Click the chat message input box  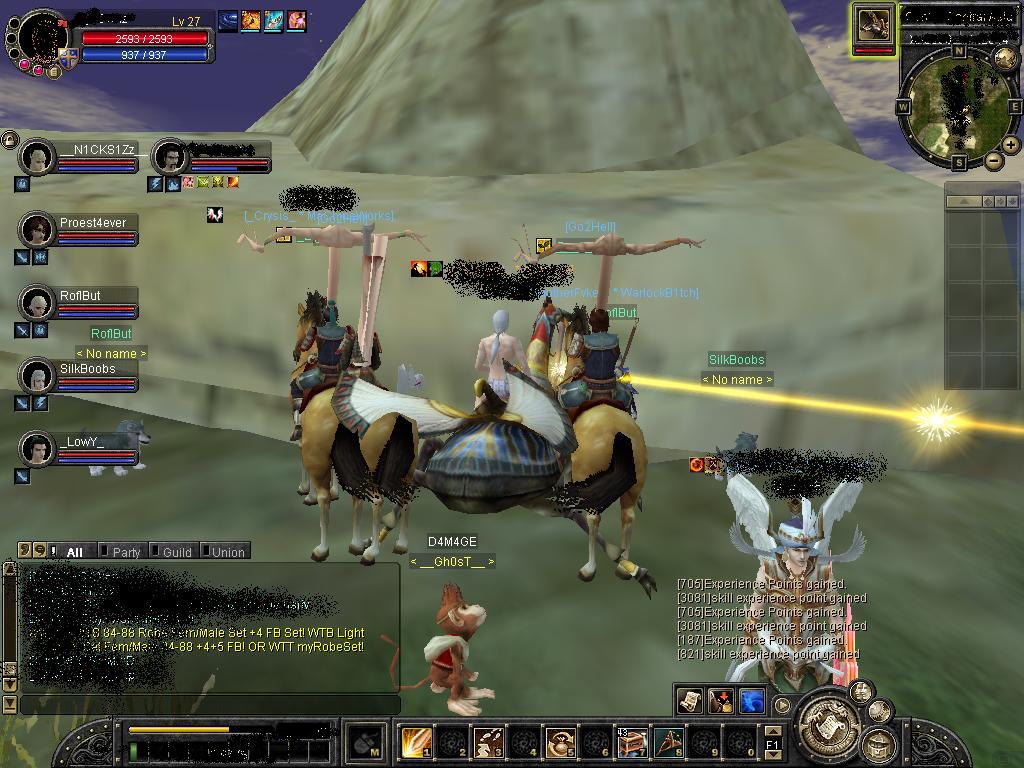click(209, 704)
